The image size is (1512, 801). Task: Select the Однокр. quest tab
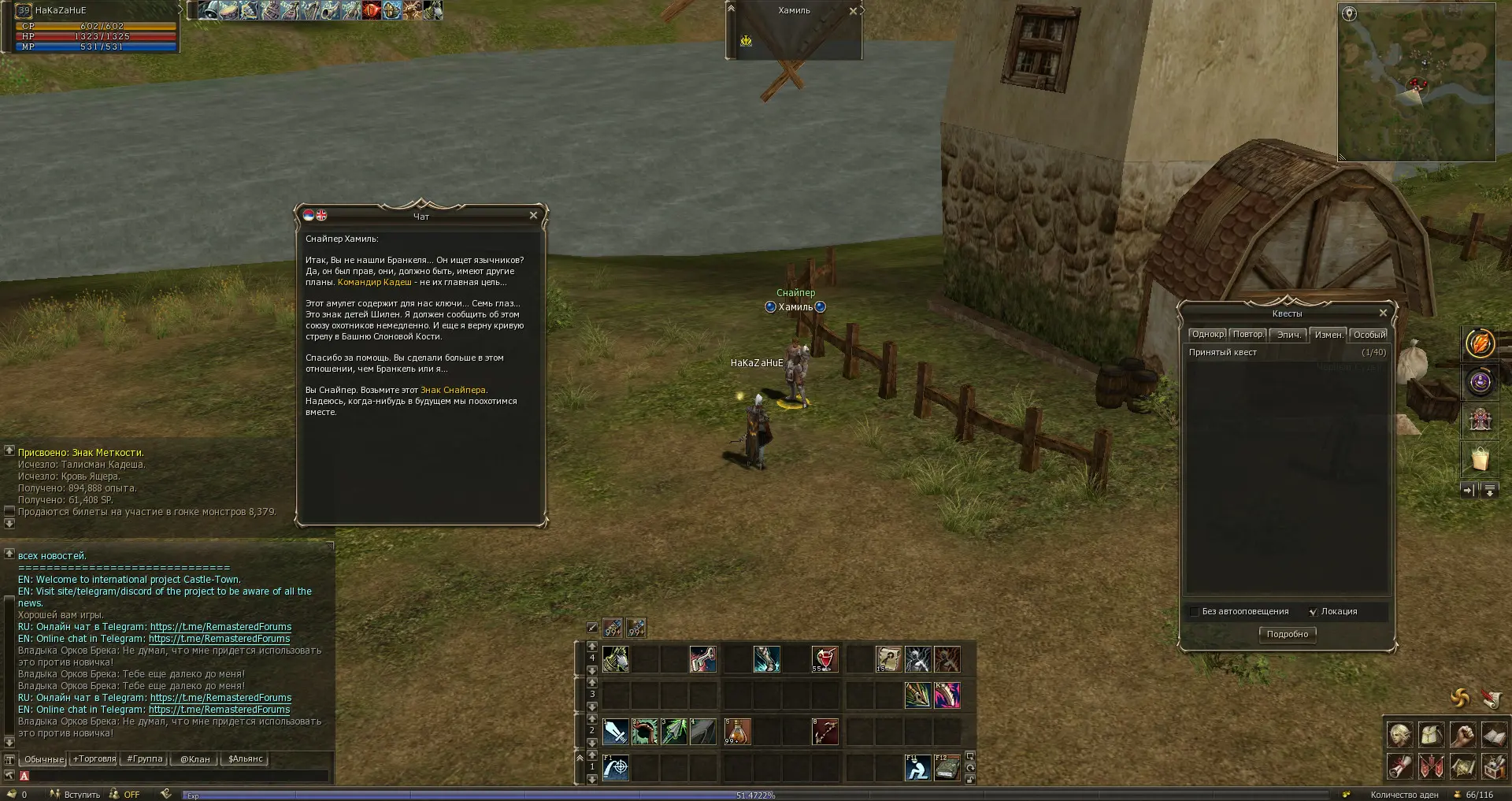pos(1208,335)
